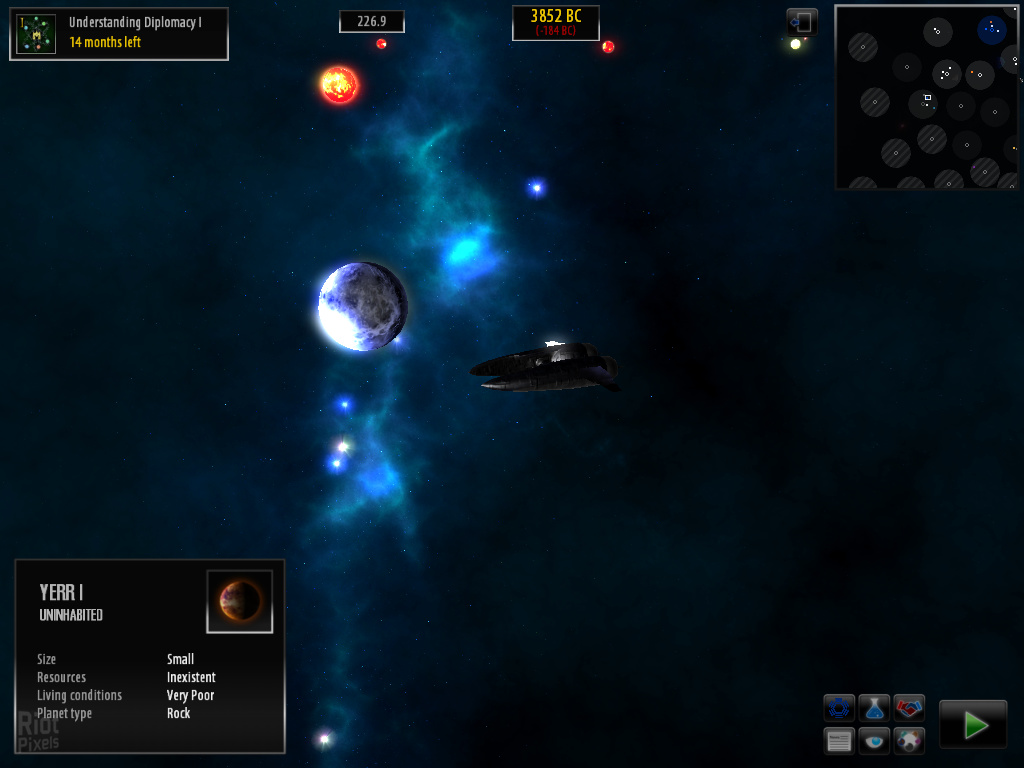Image resolution: width=1024 pixels, height=768 pixels.
Task: Select the blue highlighted system on minimap
Action: pos(992,28)
